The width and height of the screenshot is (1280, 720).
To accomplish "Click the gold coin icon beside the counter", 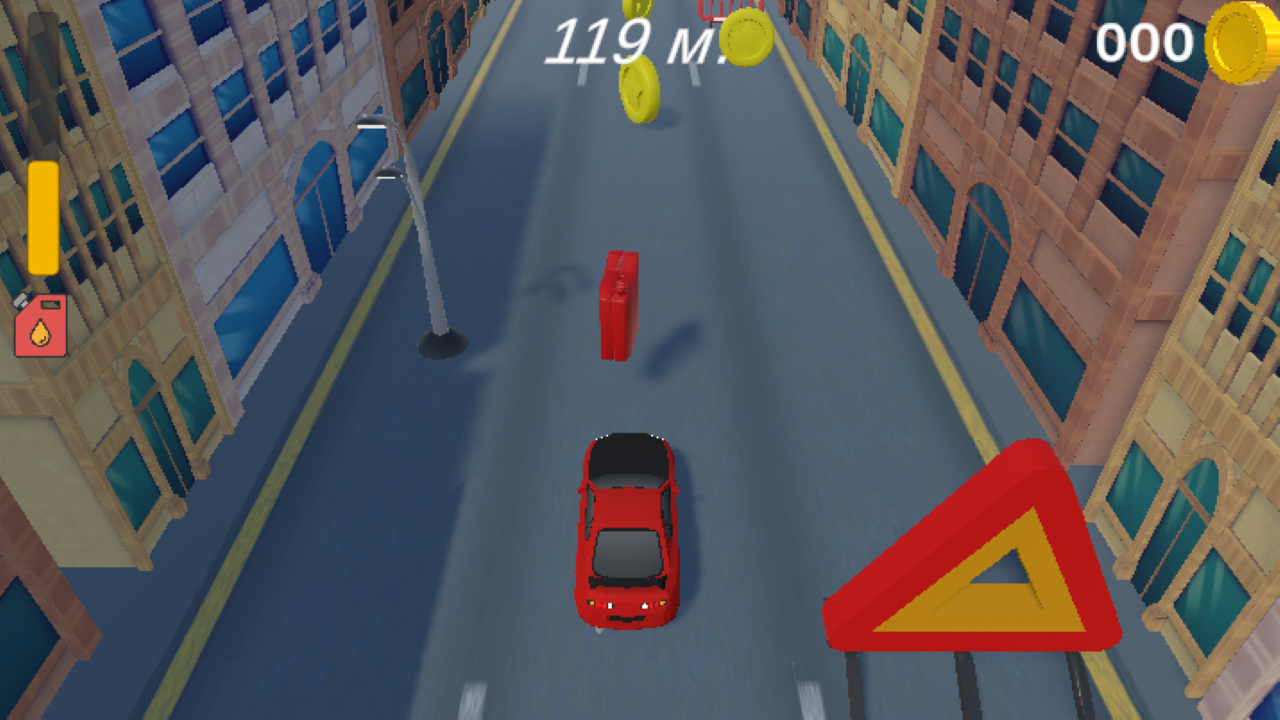I will [1236, 42].
